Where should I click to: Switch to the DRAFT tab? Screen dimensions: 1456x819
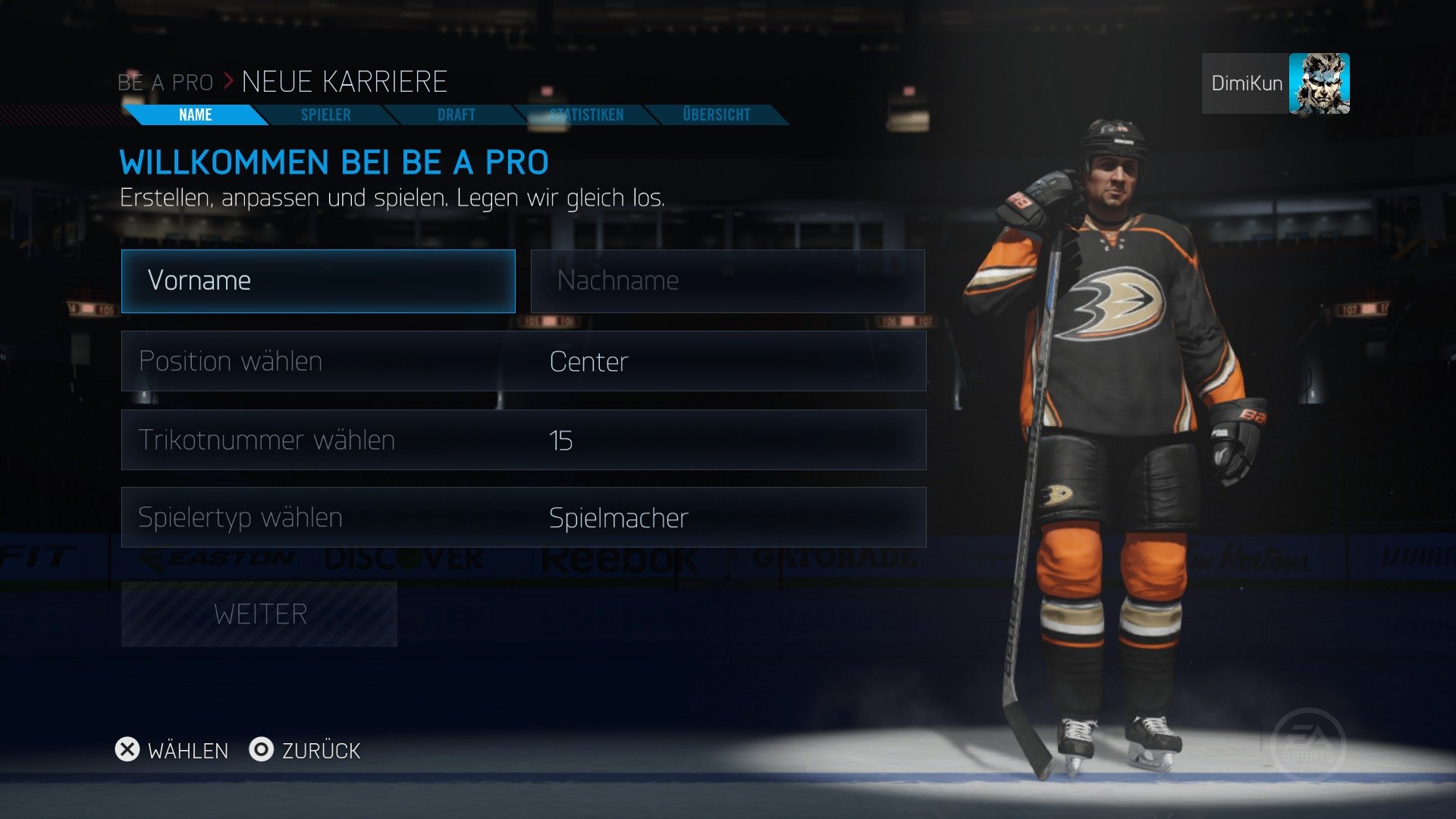coord(455,115)
